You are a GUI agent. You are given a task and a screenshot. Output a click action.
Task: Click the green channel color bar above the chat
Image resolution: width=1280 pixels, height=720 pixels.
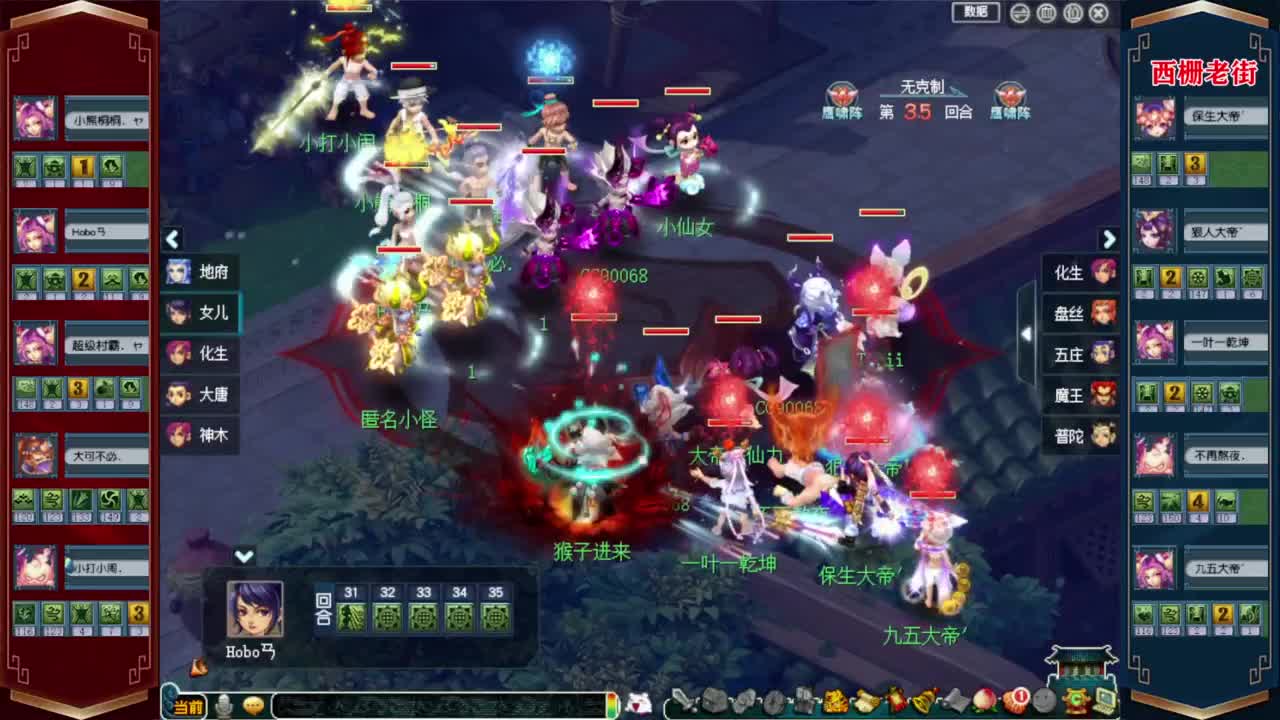pos(614,705)
